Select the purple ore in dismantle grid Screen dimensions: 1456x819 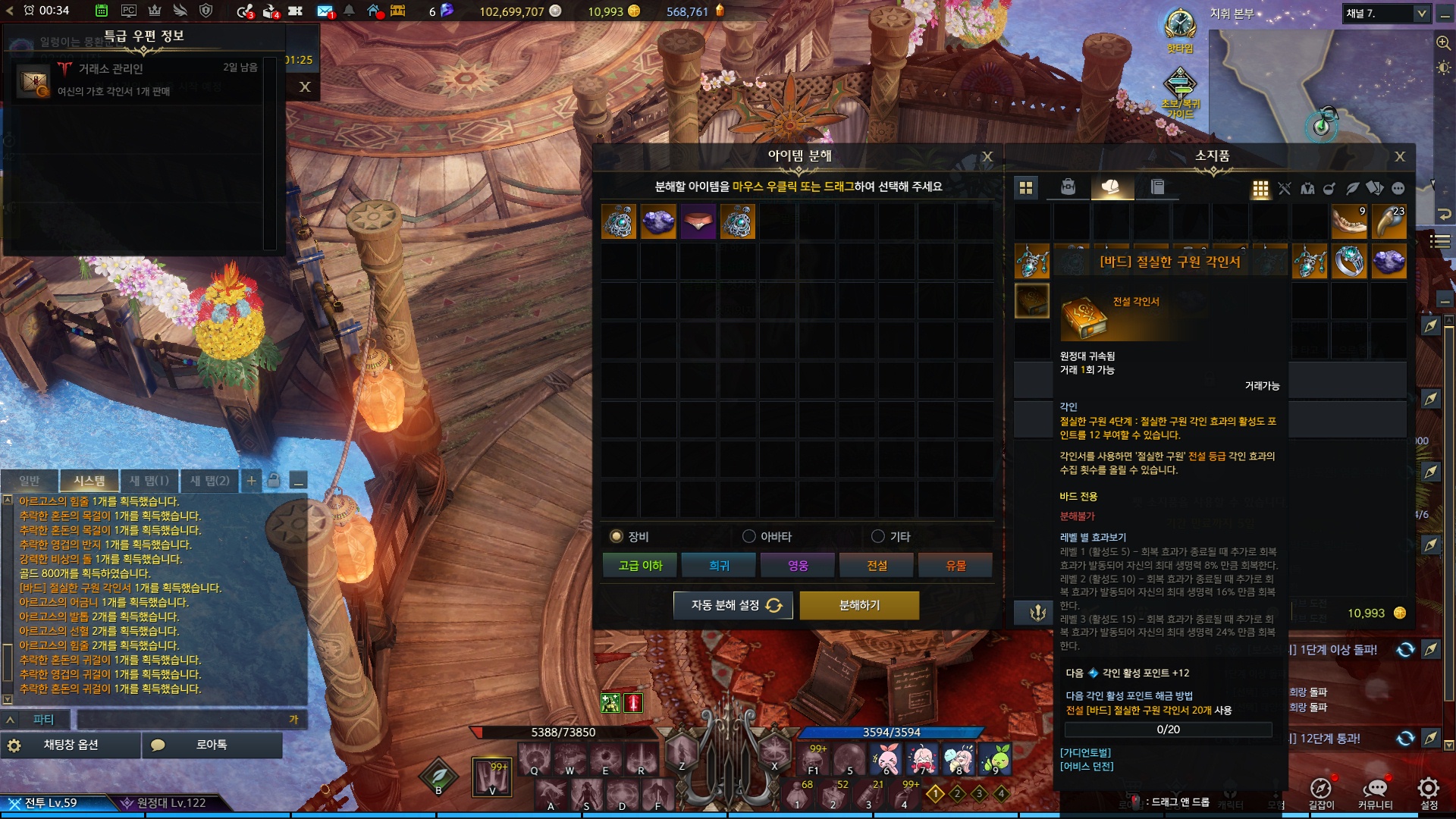(x=658, y=221)
